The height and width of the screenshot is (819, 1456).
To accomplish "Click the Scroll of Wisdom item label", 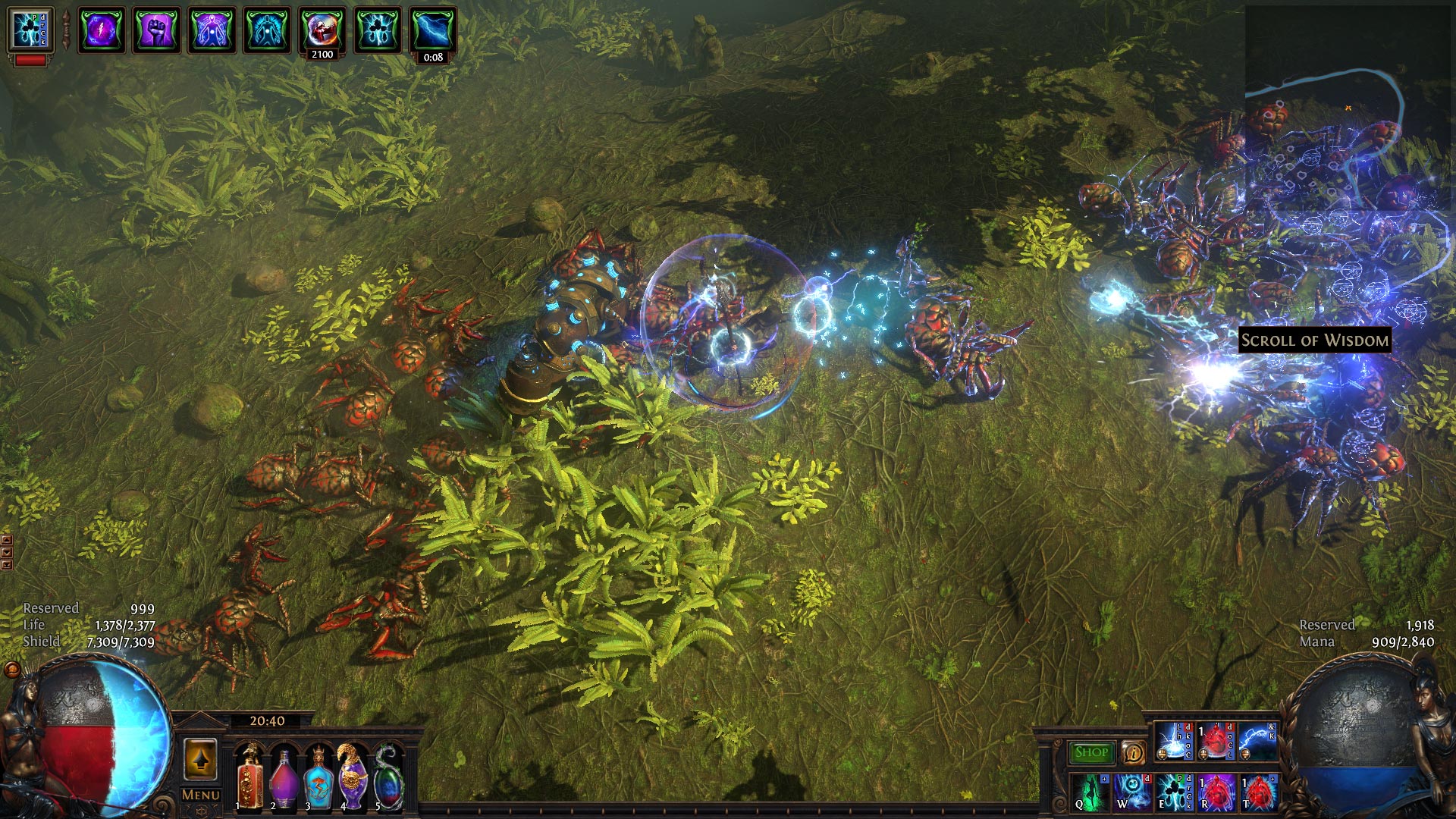I will [1314, 340].
